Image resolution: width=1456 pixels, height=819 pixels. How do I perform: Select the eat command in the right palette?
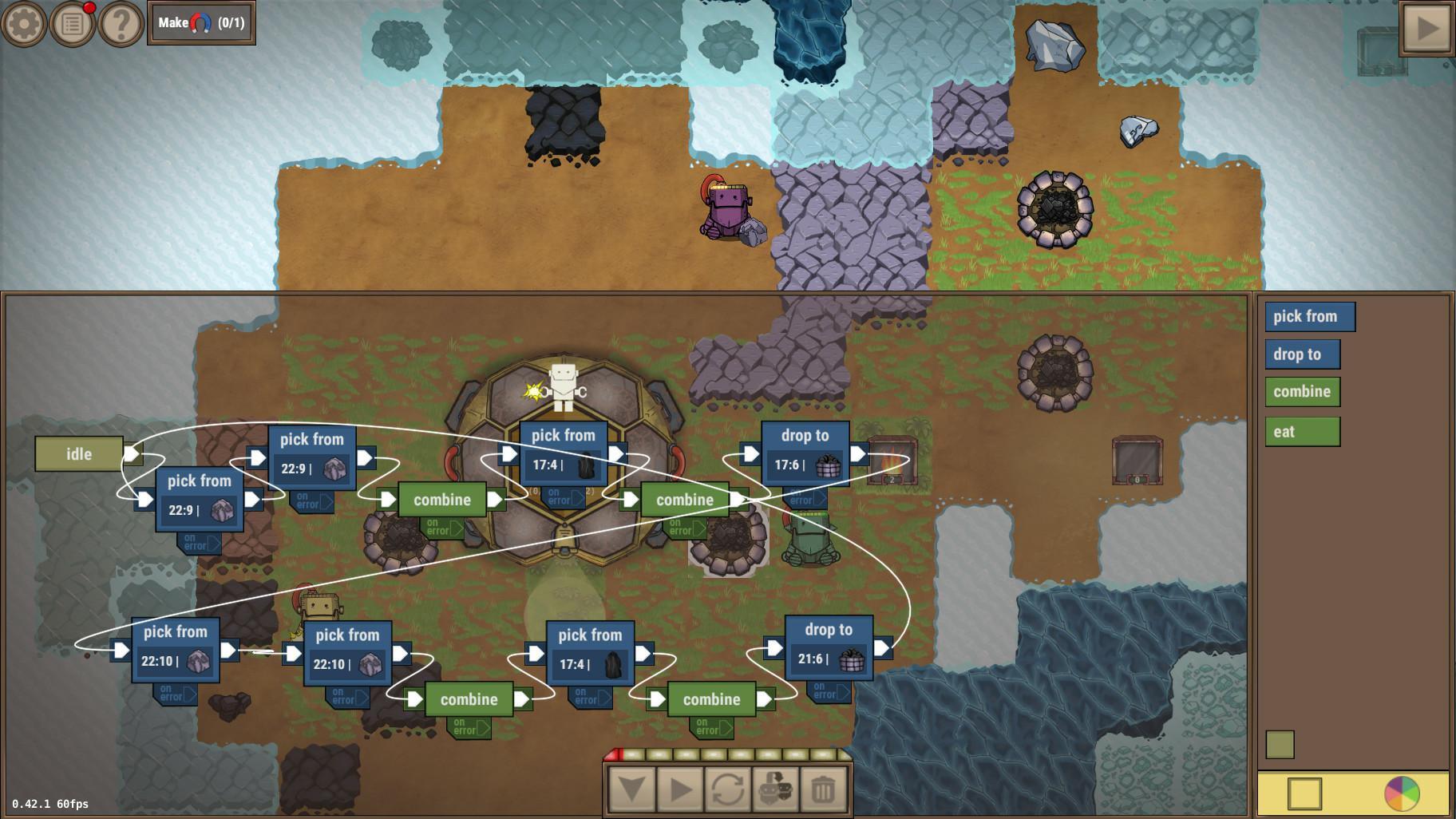(1302, 431)
